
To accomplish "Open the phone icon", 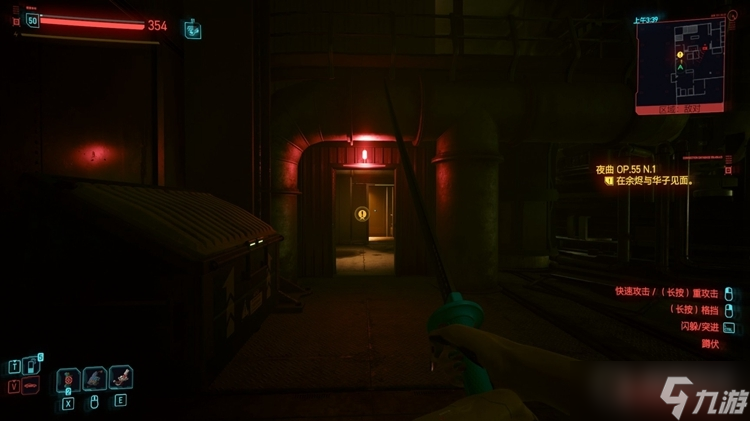I will click(30, 366).
